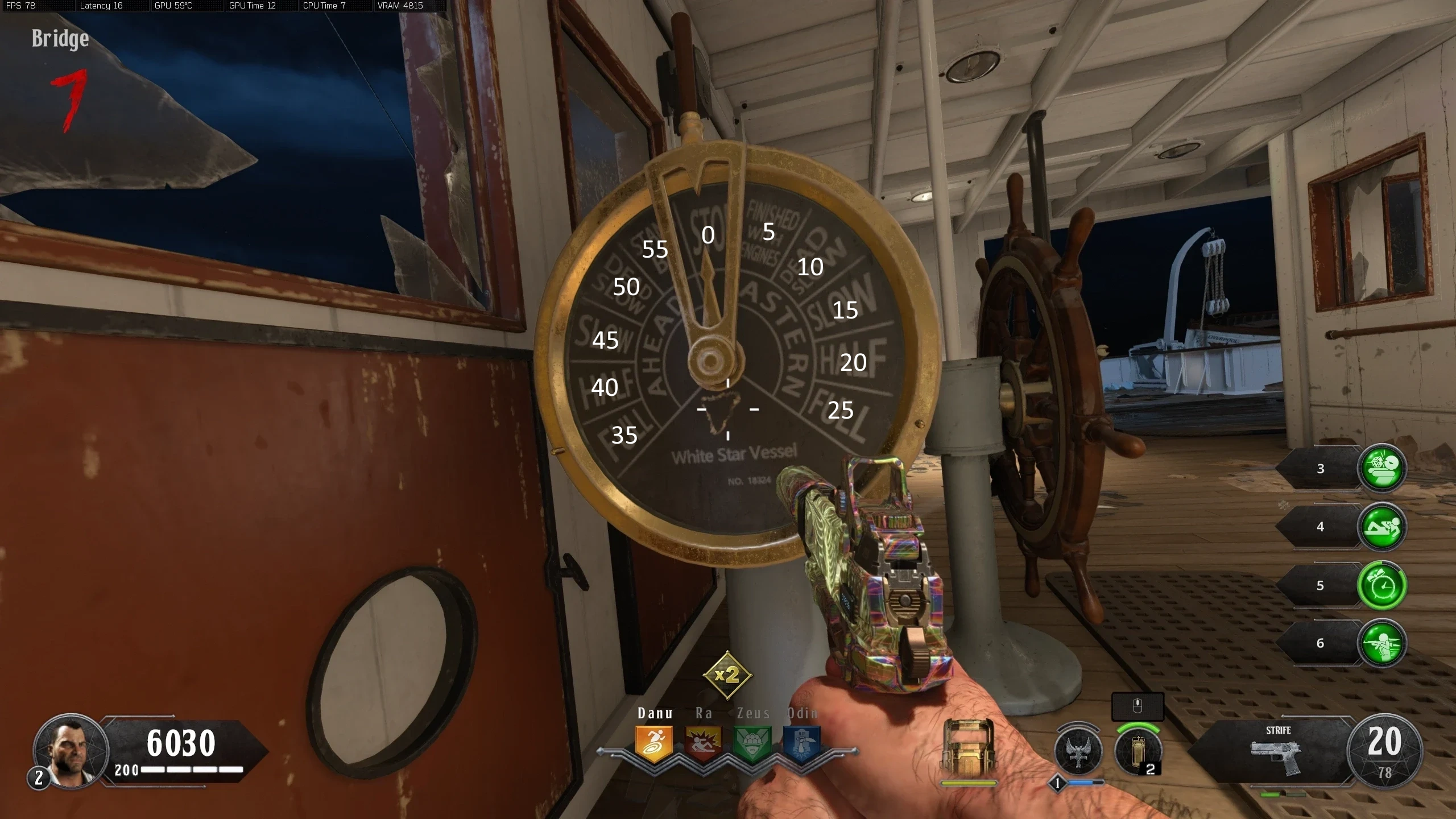Activate the alarm clock elixir in slot 5
This screenshot has height=819, width=1456.
1381,585
